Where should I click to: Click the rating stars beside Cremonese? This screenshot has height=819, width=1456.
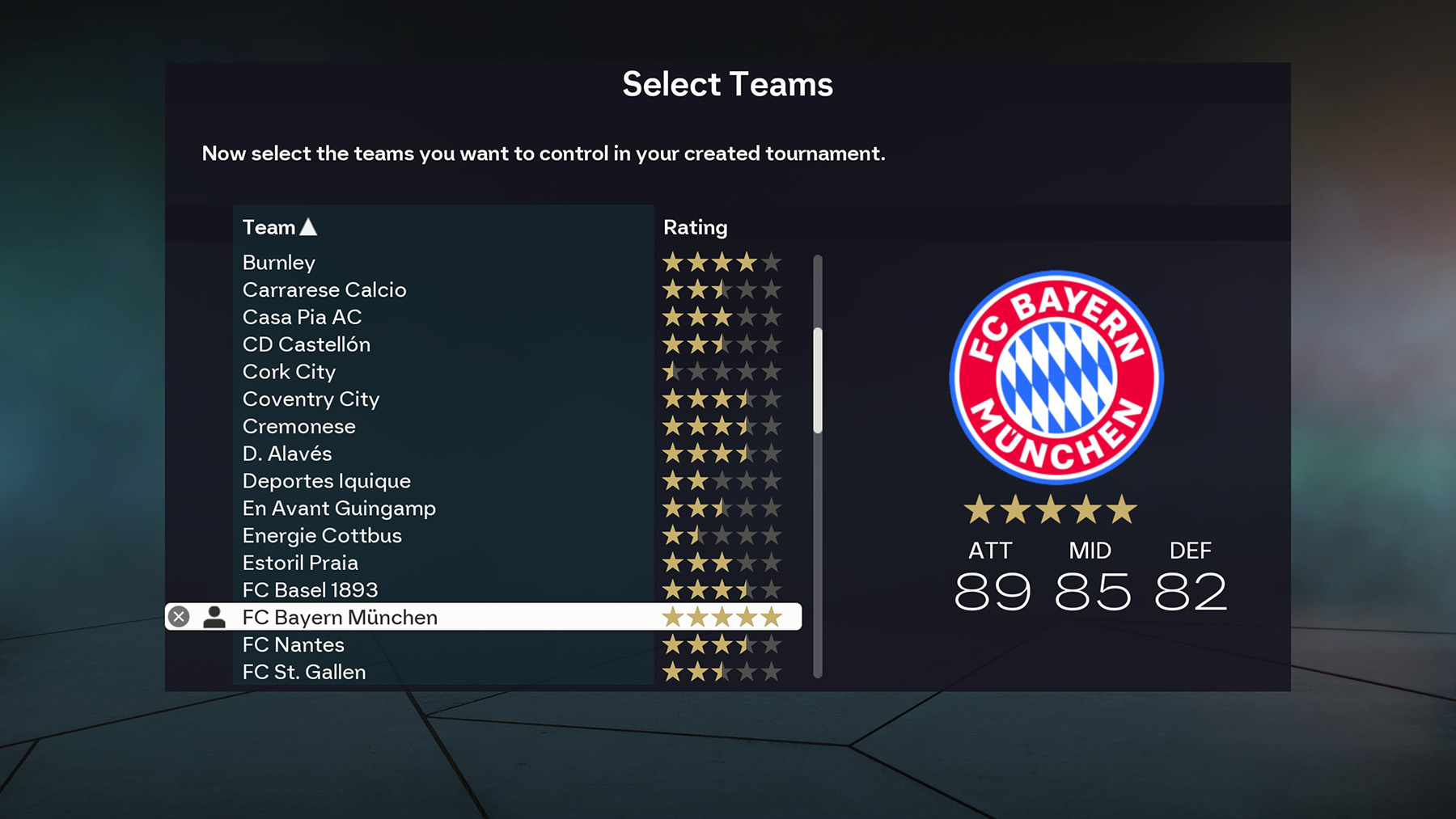(x=722, y=426)
